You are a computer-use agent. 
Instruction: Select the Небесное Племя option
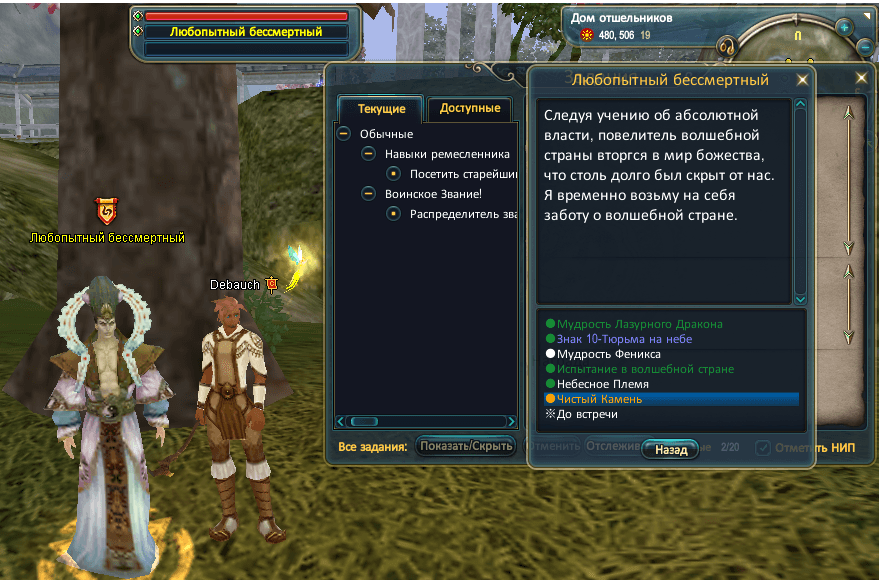602,384
